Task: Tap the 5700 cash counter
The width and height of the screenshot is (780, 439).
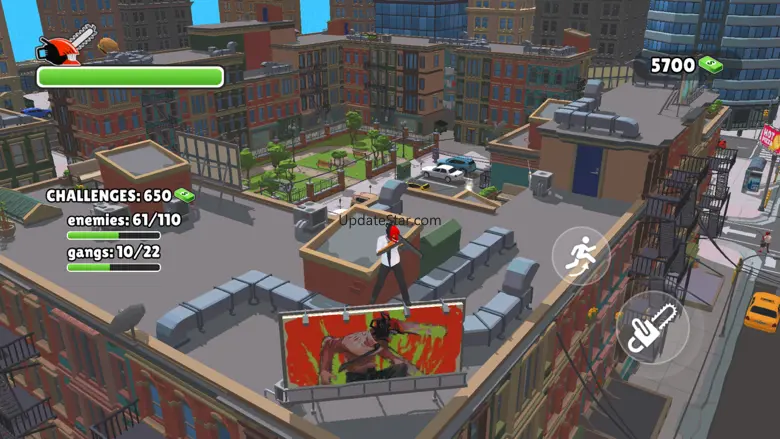Action: (686, 66)
